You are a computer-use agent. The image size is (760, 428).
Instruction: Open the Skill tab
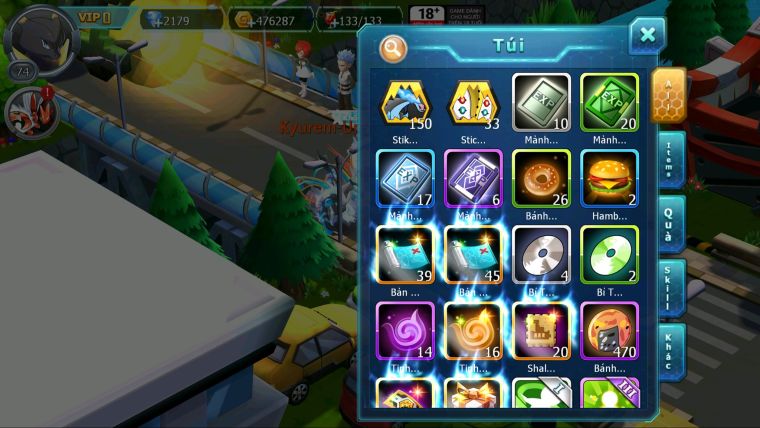(669, 288)
